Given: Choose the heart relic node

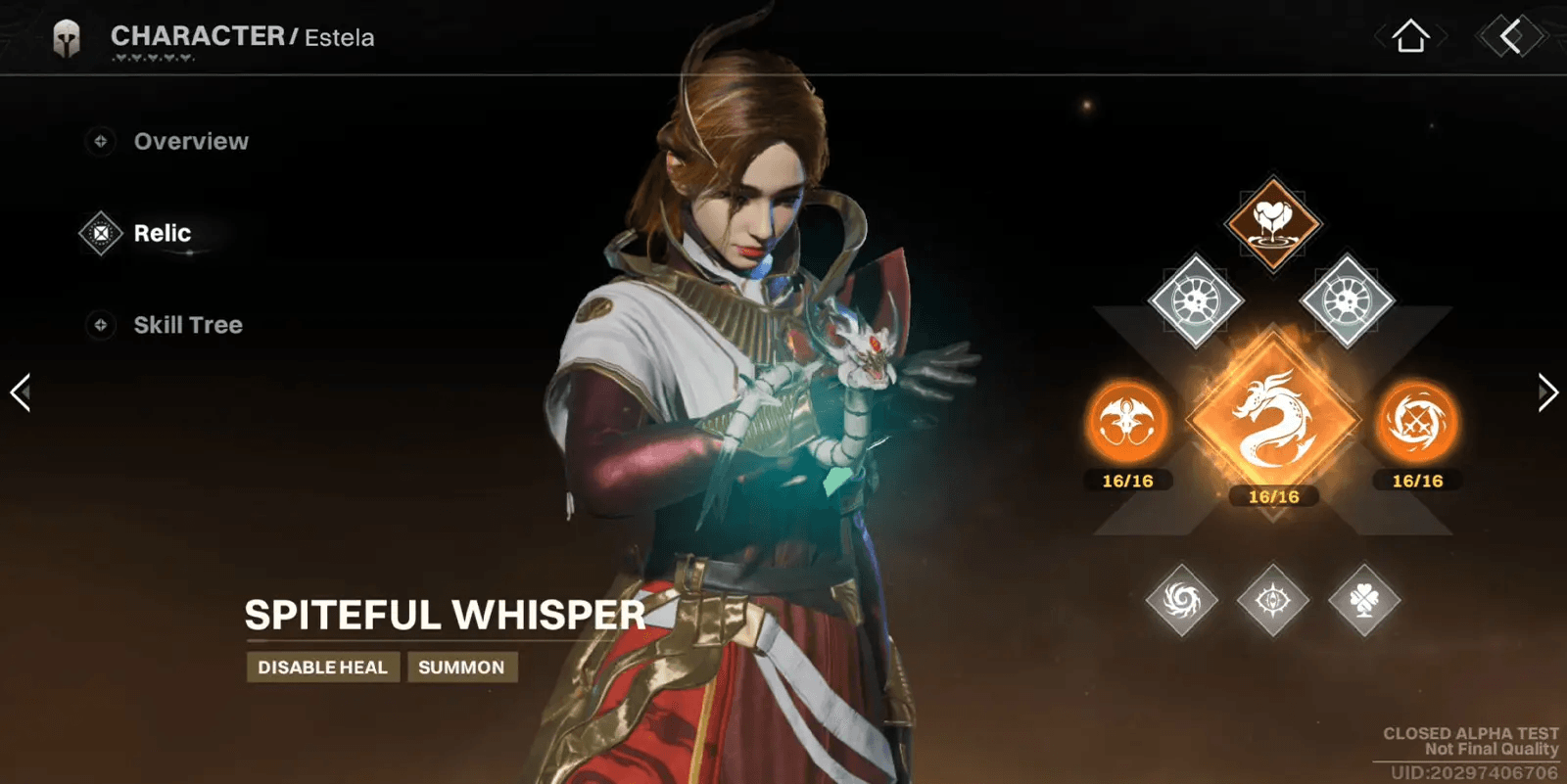Looking at the screenshot, I should 1272,223.
